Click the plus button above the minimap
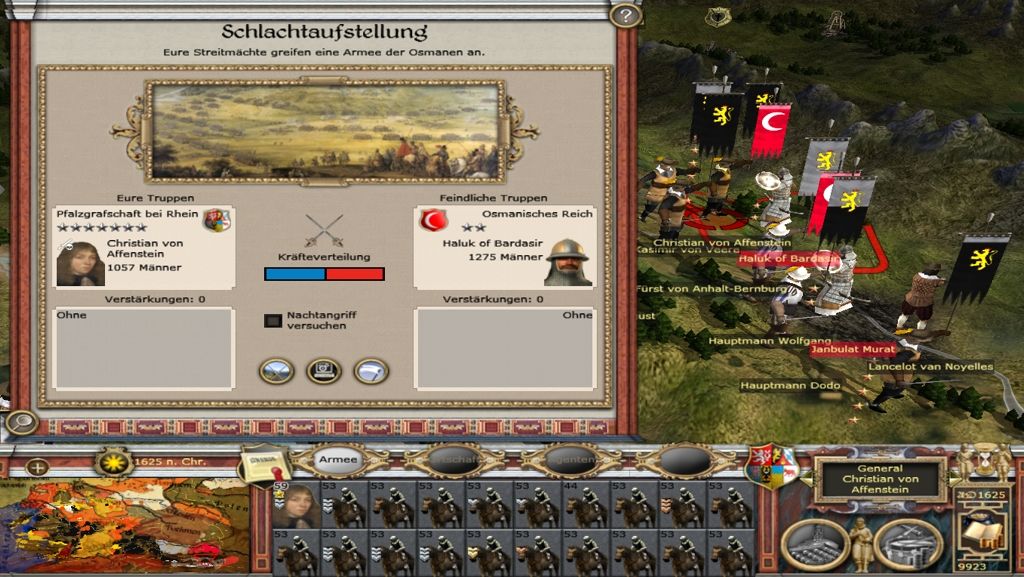This screenshot has height=577, width=1024. (x=37, y=467)
